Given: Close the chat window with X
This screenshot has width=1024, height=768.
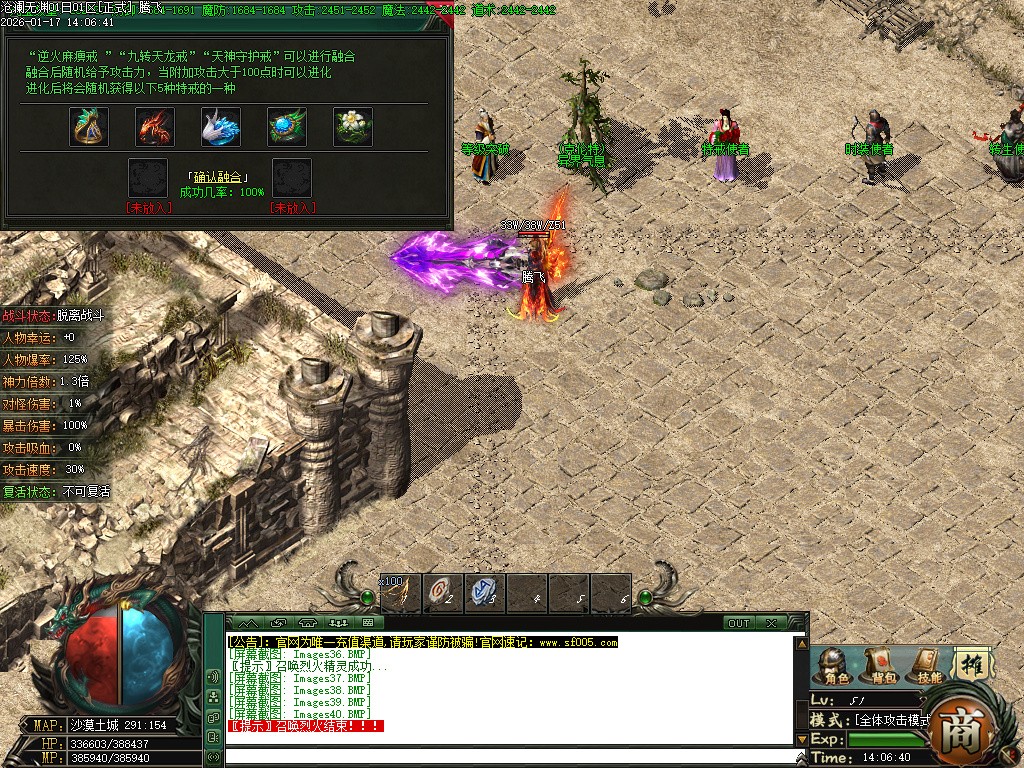Looking at the screenshot, I should click(771, 623).
